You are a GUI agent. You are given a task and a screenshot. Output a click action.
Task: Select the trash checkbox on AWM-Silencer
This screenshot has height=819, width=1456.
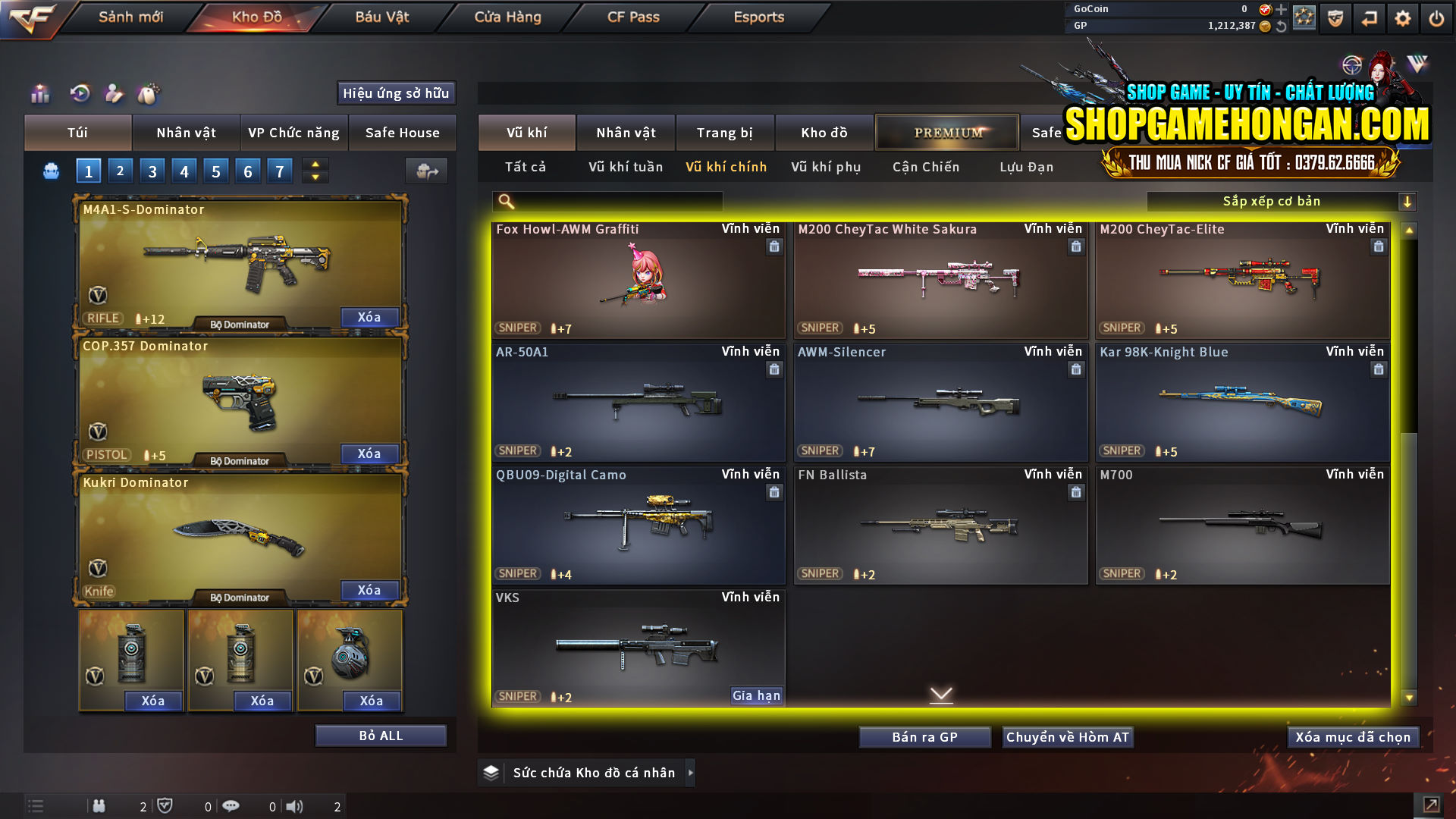1076,369
